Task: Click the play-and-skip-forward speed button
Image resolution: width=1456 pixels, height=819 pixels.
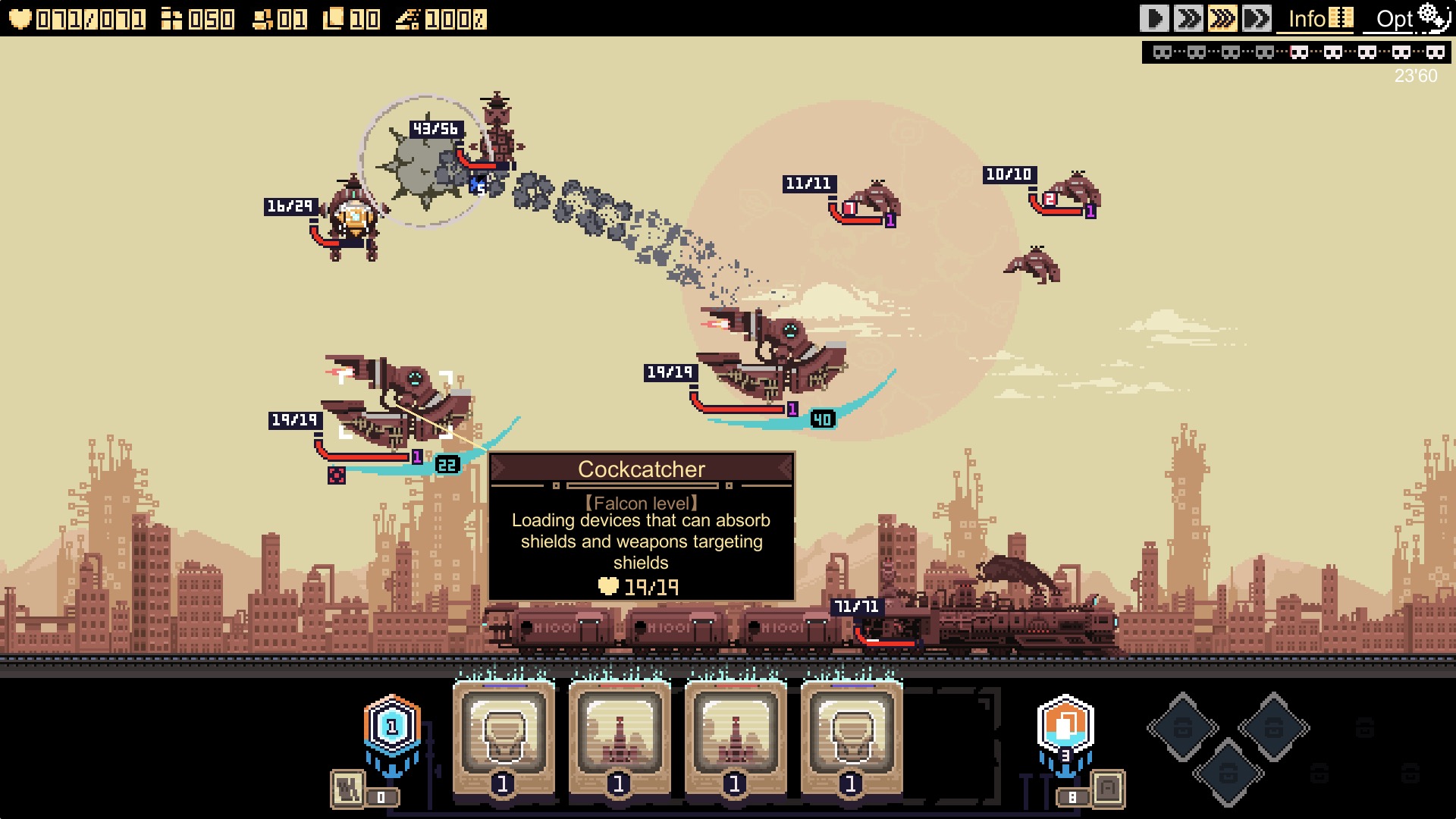Action: point(1257,18)
